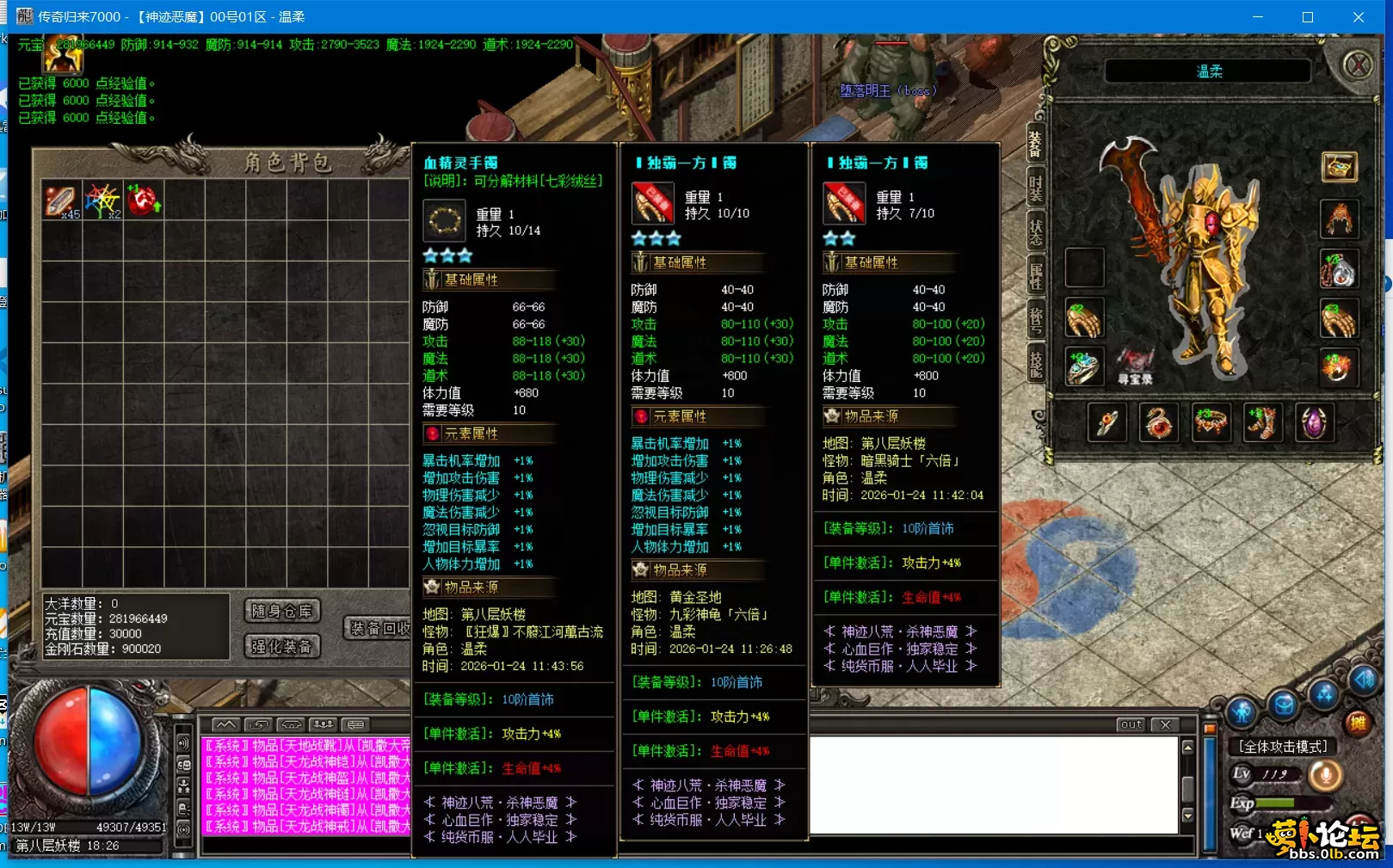
Task: Click the out expander on the chat panel
Action: [1129, 725]
